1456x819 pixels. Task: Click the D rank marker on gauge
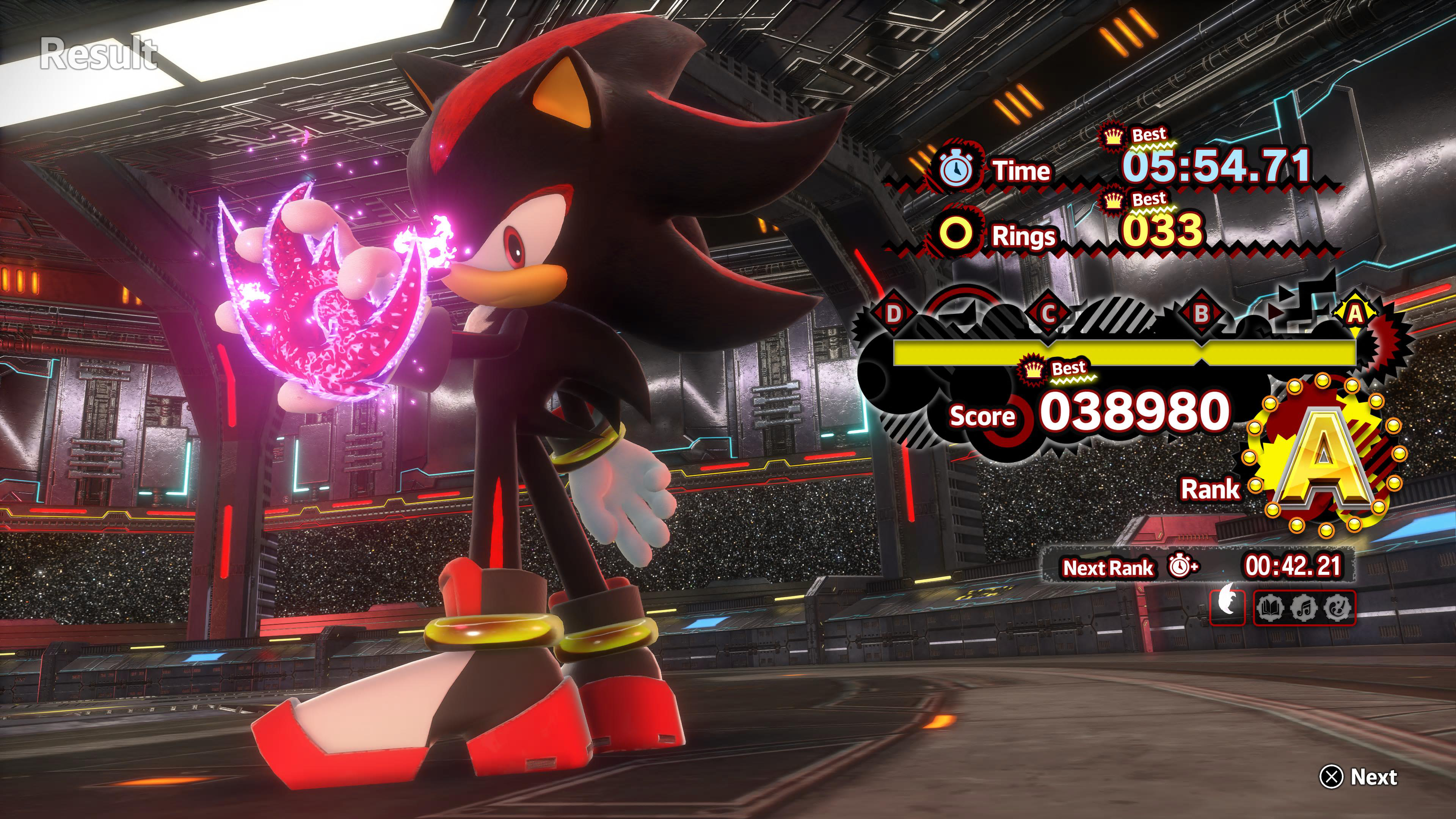click(893, 313)
